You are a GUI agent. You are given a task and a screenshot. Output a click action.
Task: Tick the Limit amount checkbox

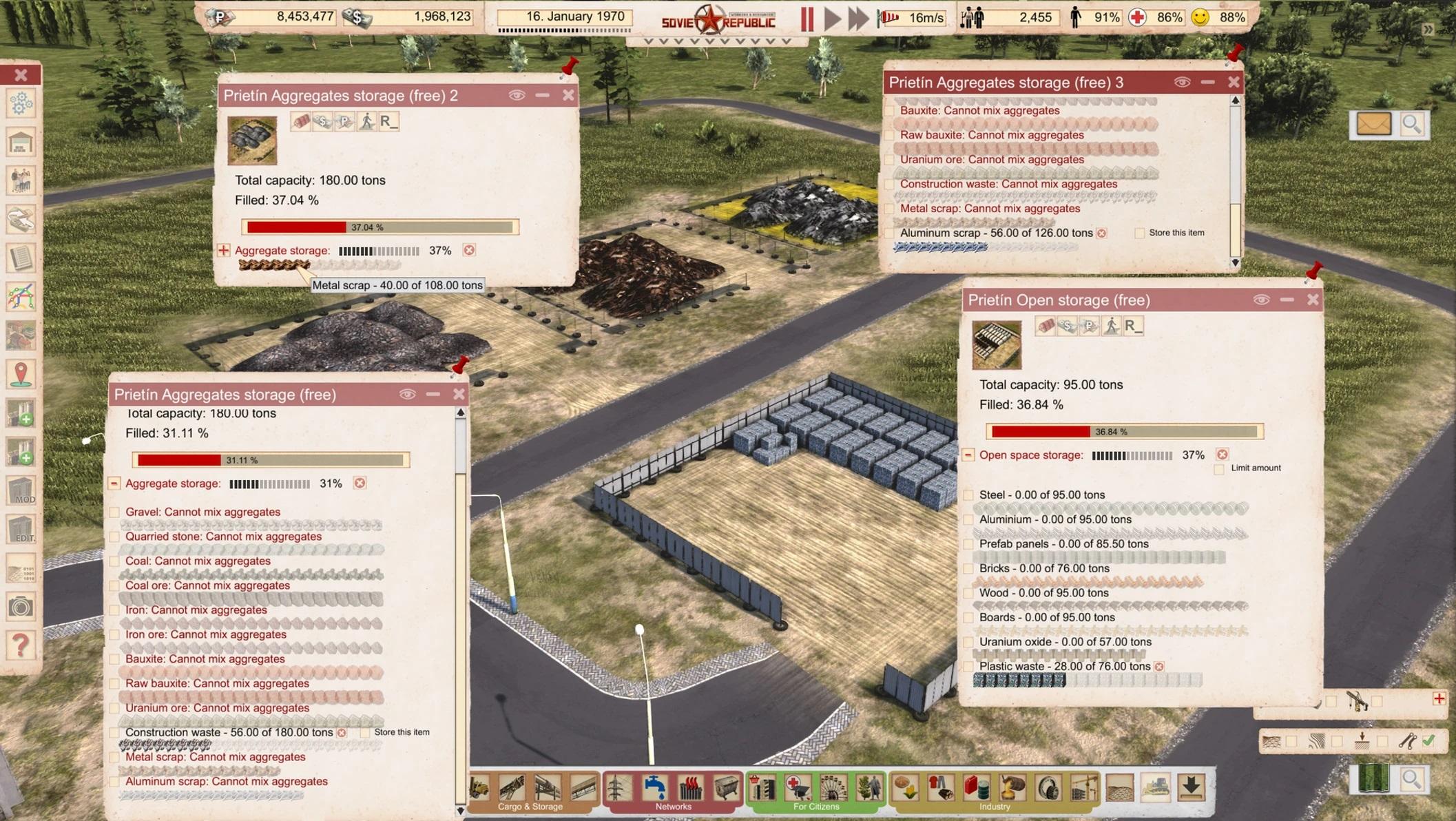click(x=1219, y=469)
